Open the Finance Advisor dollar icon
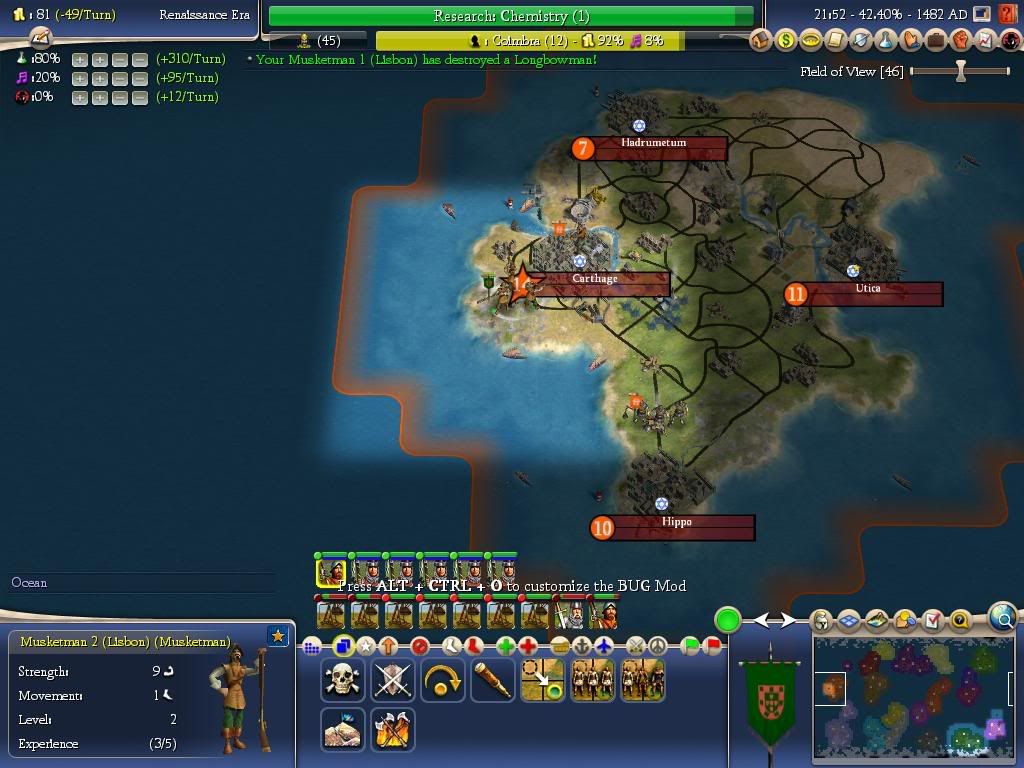Viewport: 1024px width, 768px height. click(x=787, y=40)
